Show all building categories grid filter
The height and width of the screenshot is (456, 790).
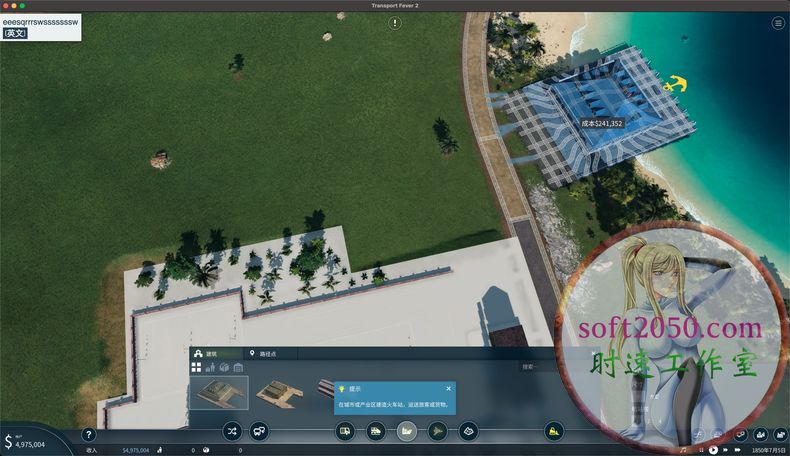(196, 367)
